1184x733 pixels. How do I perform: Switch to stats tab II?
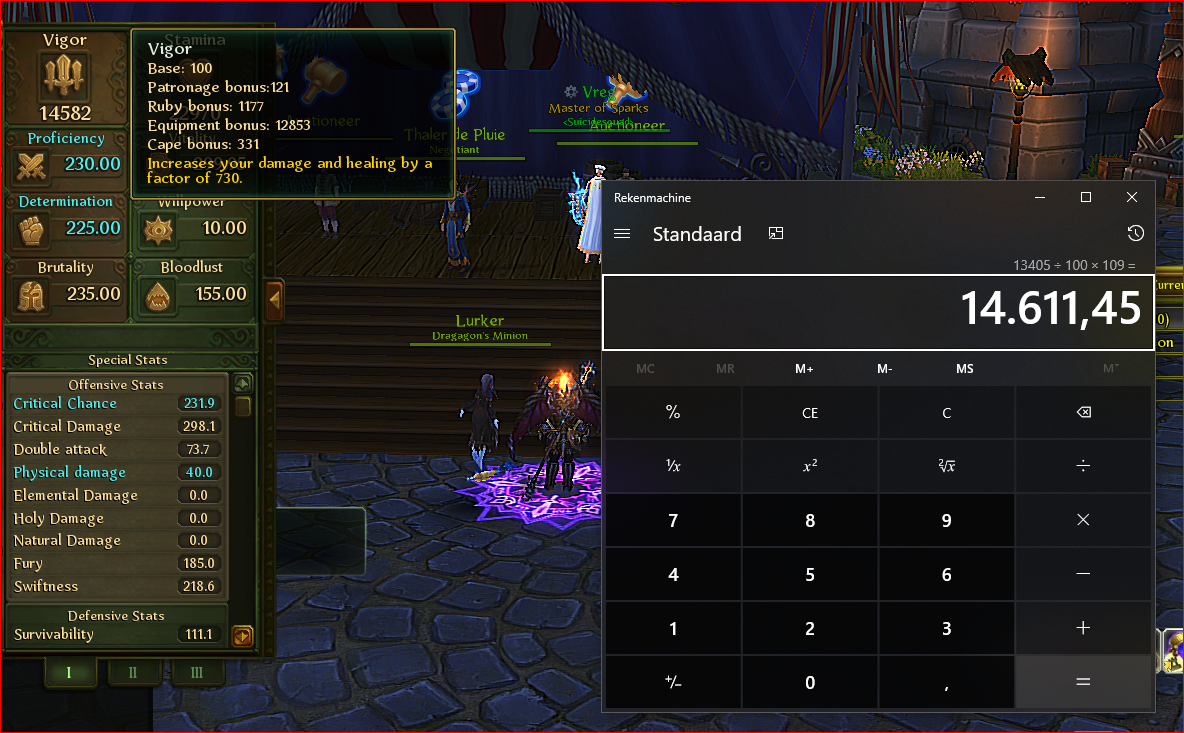tap(132, 673)
